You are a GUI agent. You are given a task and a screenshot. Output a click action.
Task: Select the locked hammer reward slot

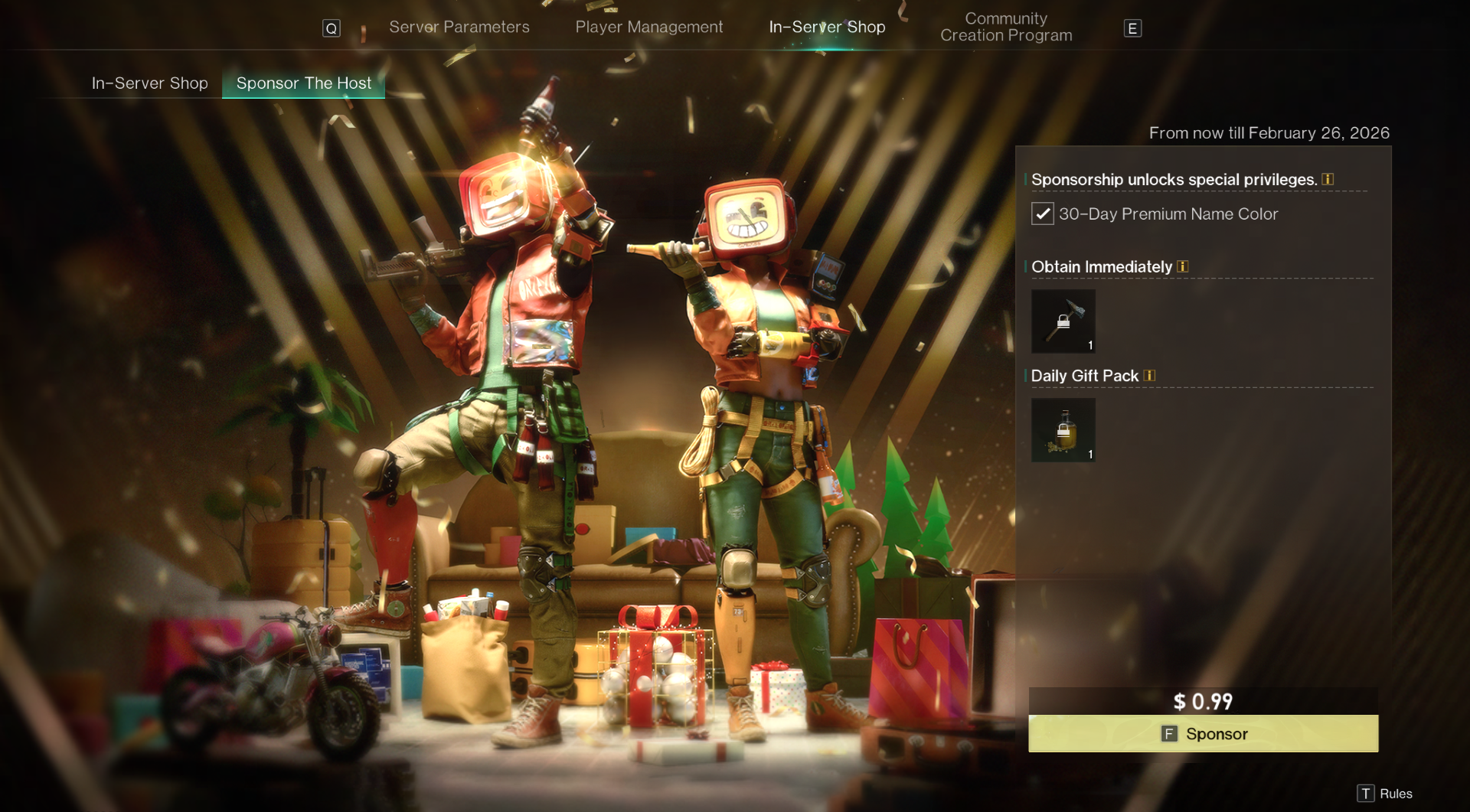click(x=1063, y=321)
